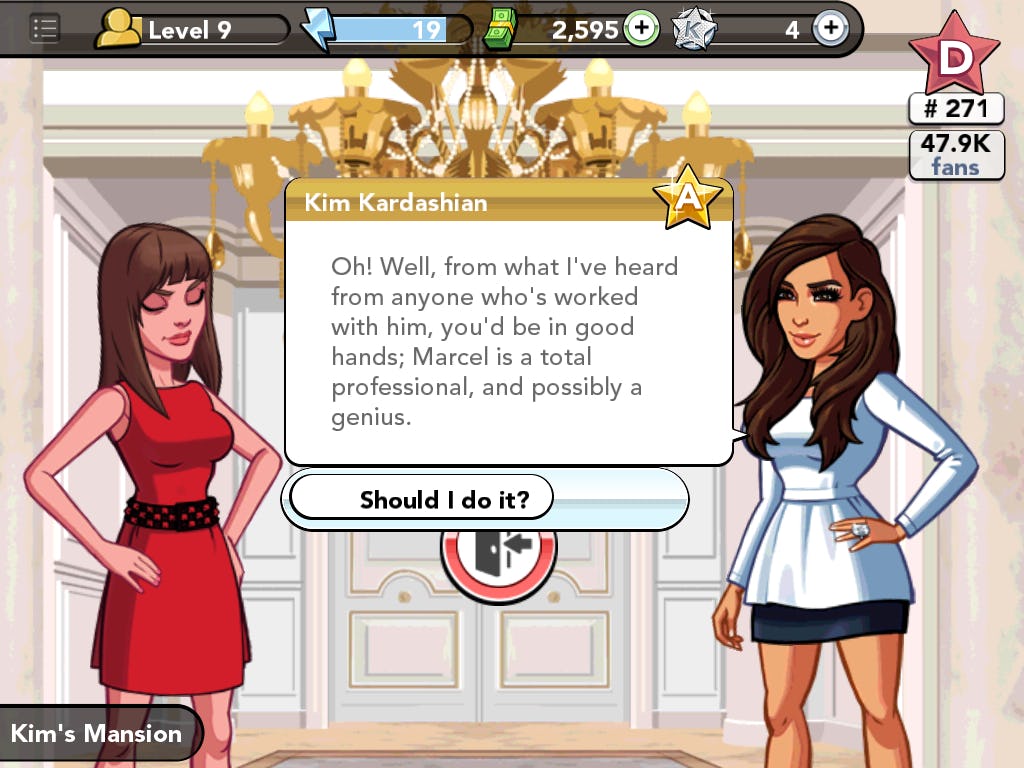Open the Kim's Mansion location label
This screenshot has width=1024, height=768.
96,733
